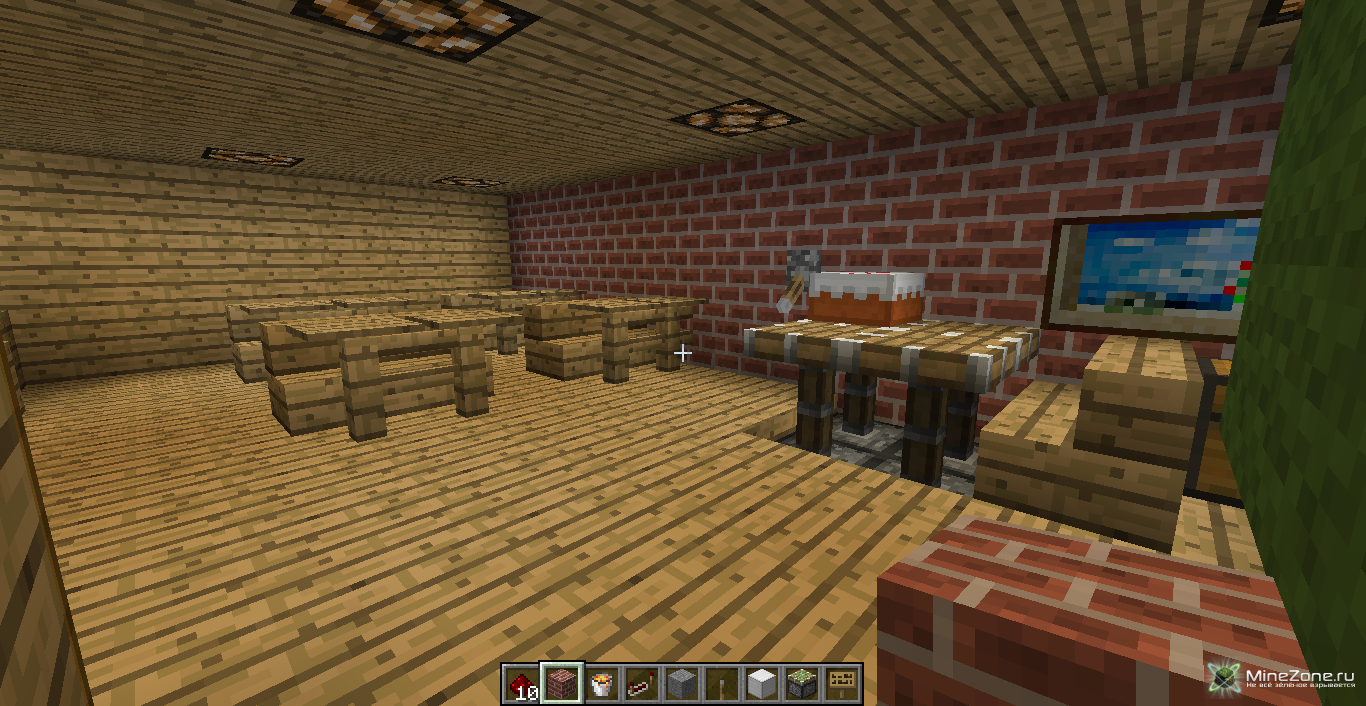Pick the sticky piston hotbar slot
Viewport: 1366px width, 706px height.
[802, 684]
